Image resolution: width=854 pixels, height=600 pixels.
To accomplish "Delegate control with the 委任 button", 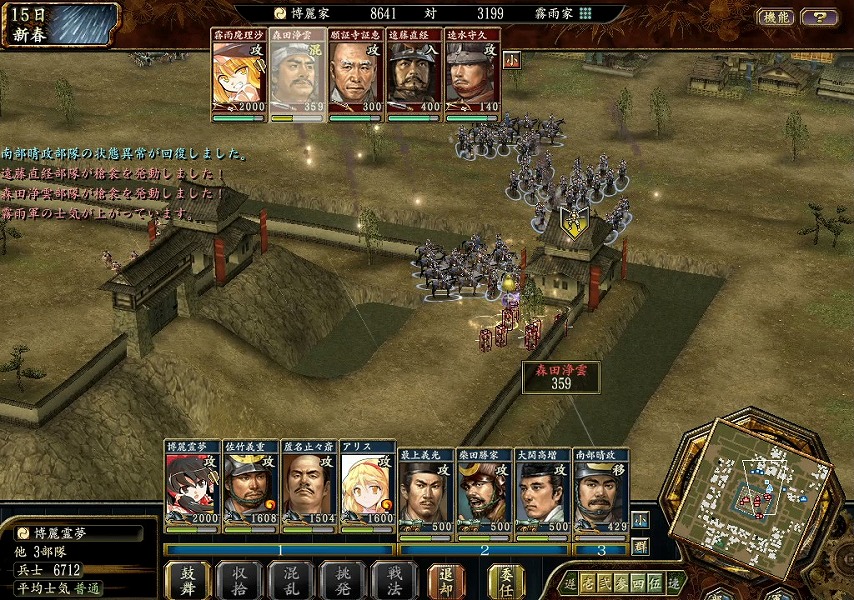I will coord(506,580).
